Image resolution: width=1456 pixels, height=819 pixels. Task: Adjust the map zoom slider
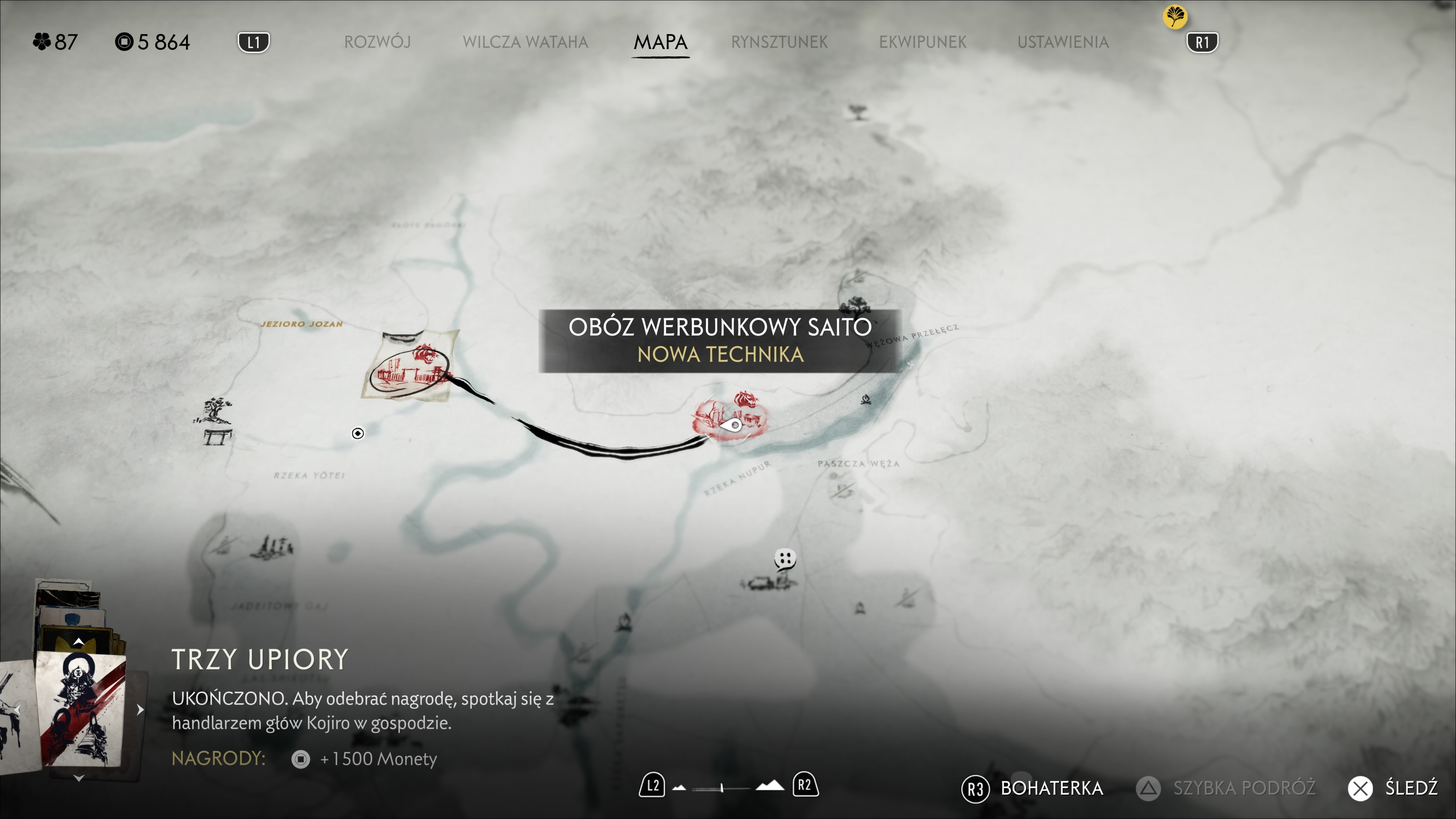pyautogui.click(x=722, y=788)
